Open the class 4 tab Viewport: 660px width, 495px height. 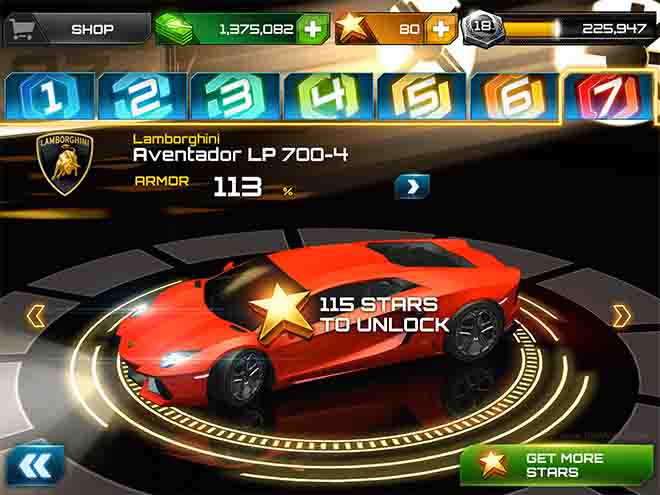[330, 96]
